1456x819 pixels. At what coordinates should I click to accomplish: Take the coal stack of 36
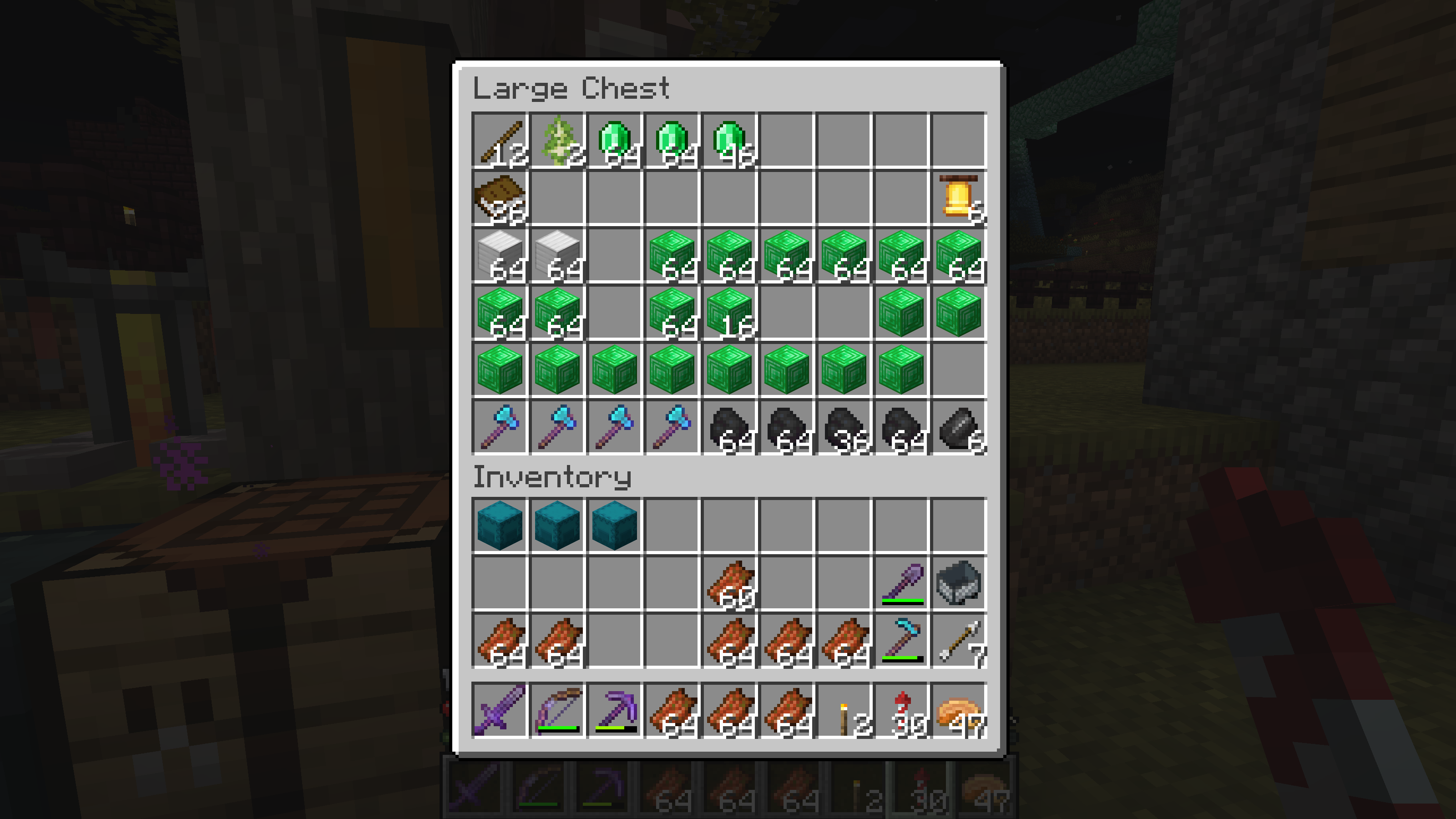click(844, 427)
